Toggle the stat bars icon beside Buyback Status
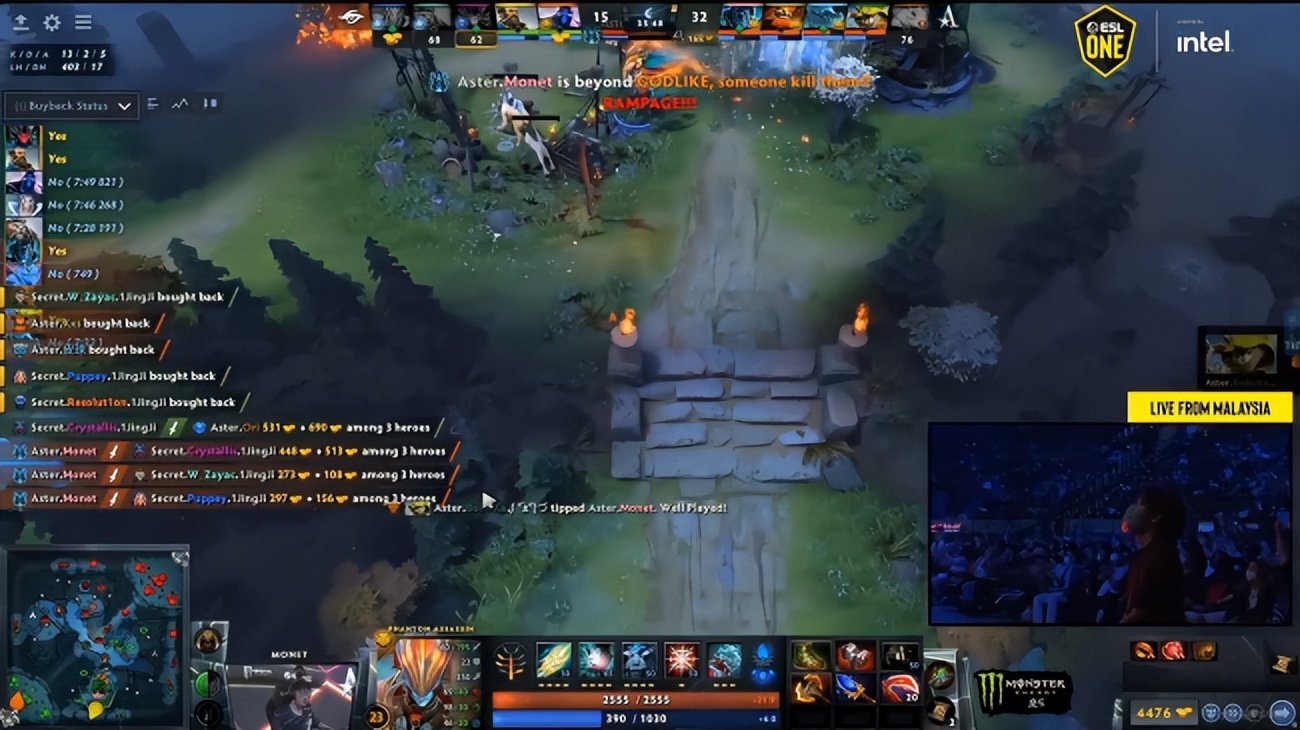This screenshot has height=730, width=1300. click(x=152, y=104)
